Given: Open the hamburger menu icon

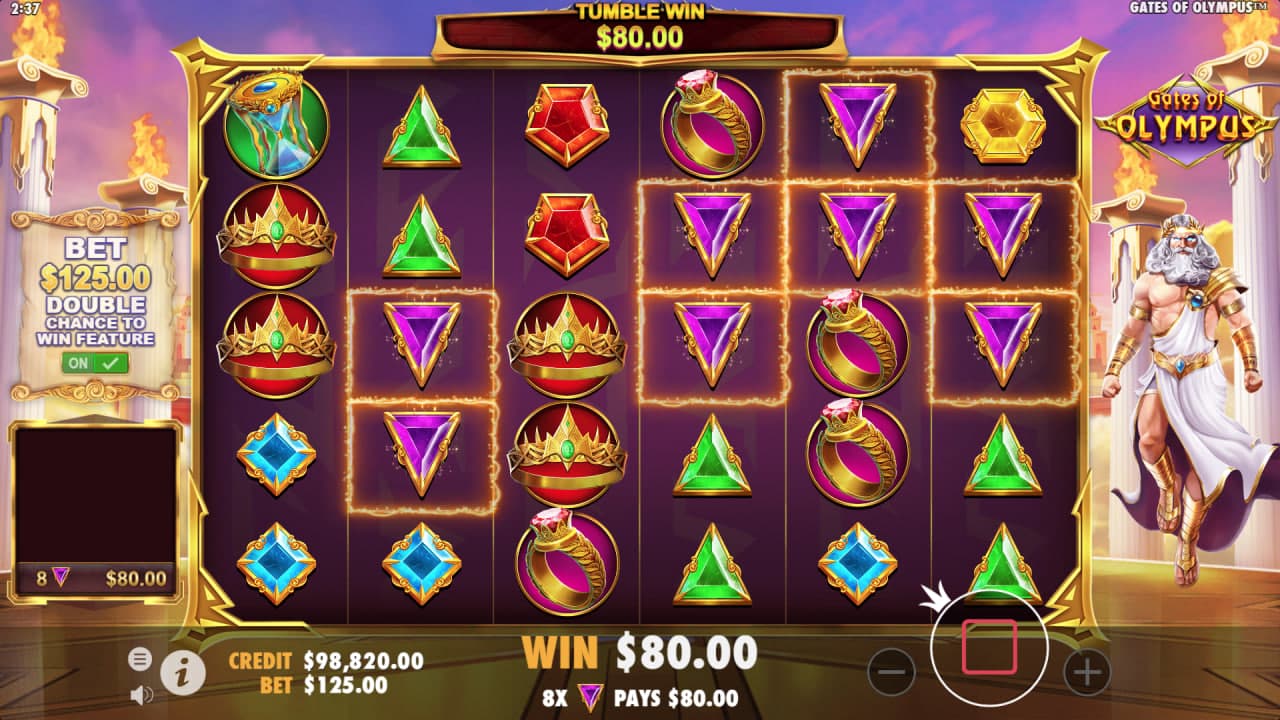Looking at the screenshot, I should 140,658.
